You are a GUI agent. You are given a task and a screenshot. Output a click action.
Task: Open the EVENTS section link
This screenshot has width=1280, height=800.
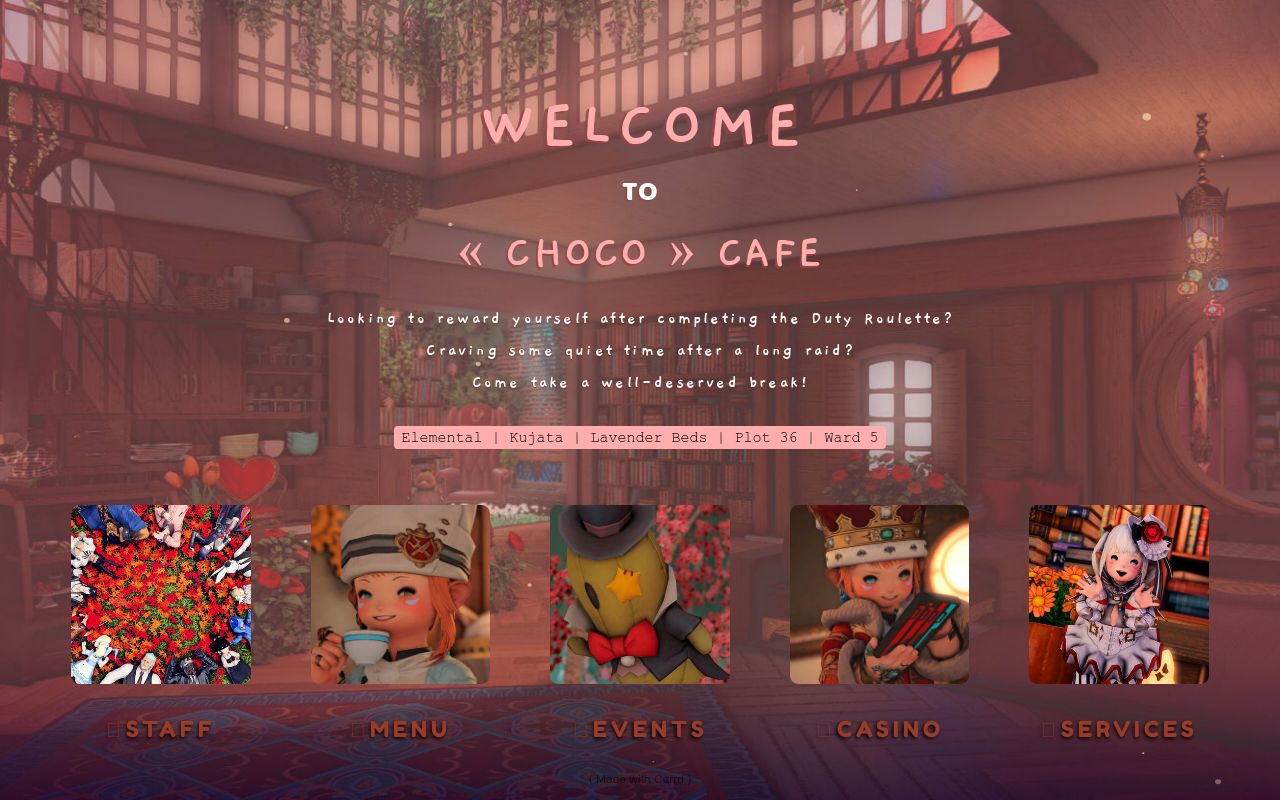coord(645,729)
